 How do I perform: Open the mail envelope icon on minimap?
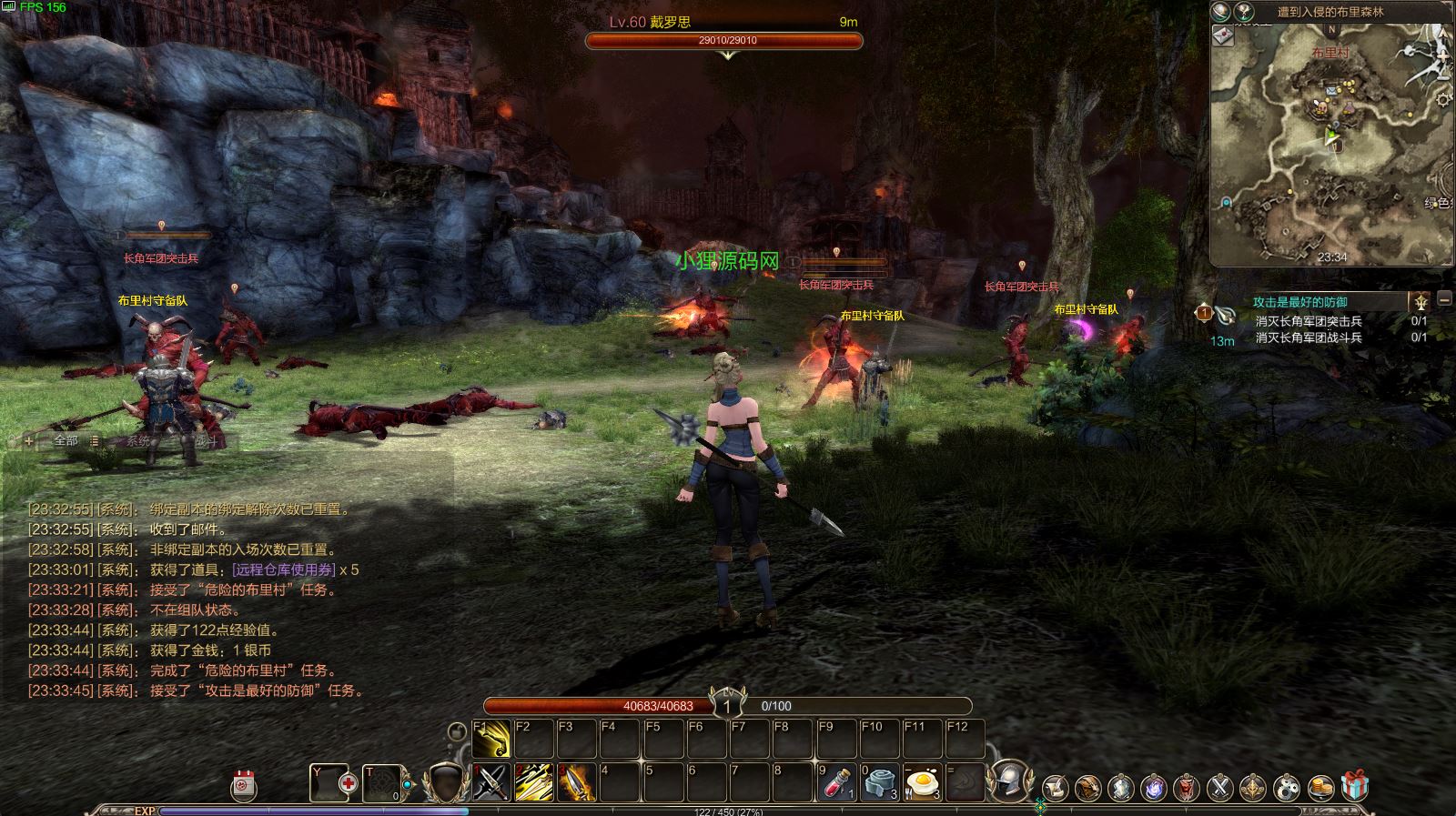1223,35
